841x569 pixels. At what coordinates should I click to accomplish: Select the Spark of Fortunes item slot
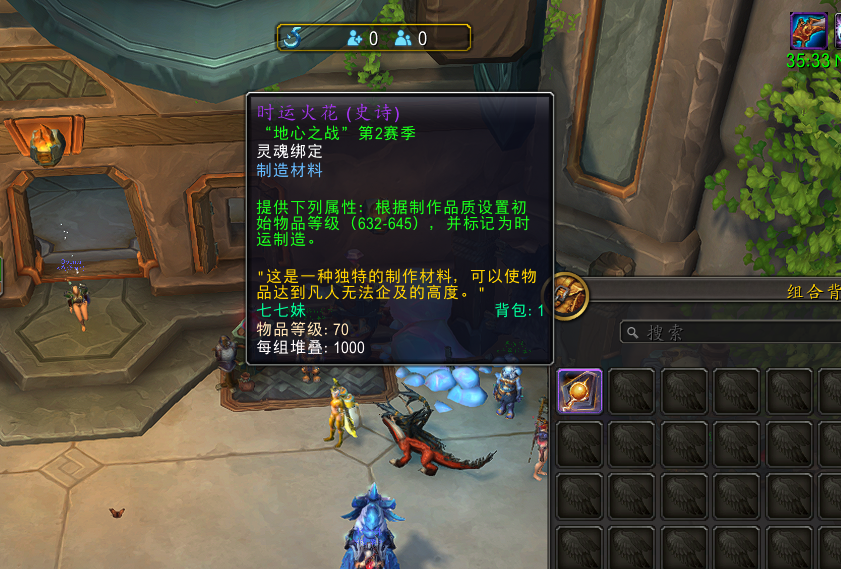580,391
